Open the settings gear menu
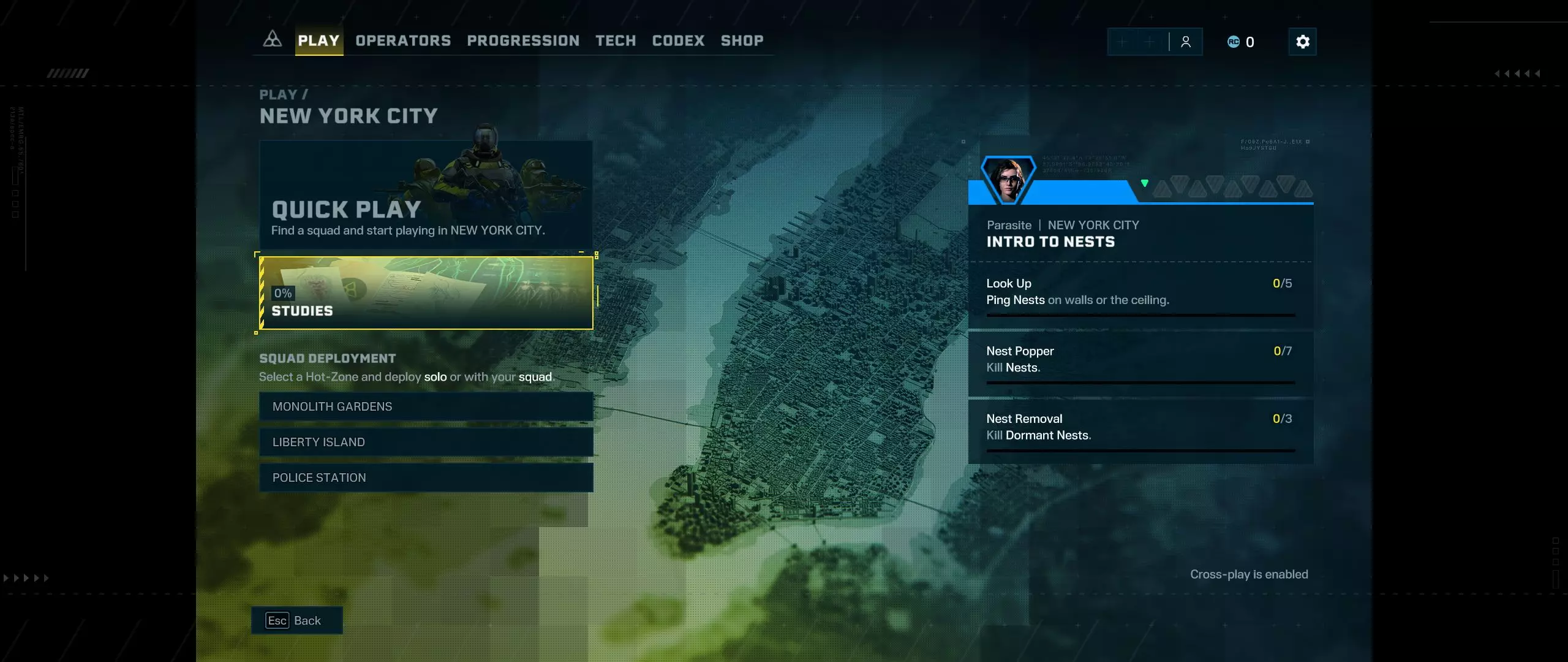Image resolution: width=1568 pixels, height=662 pixels. [1302, 42]
